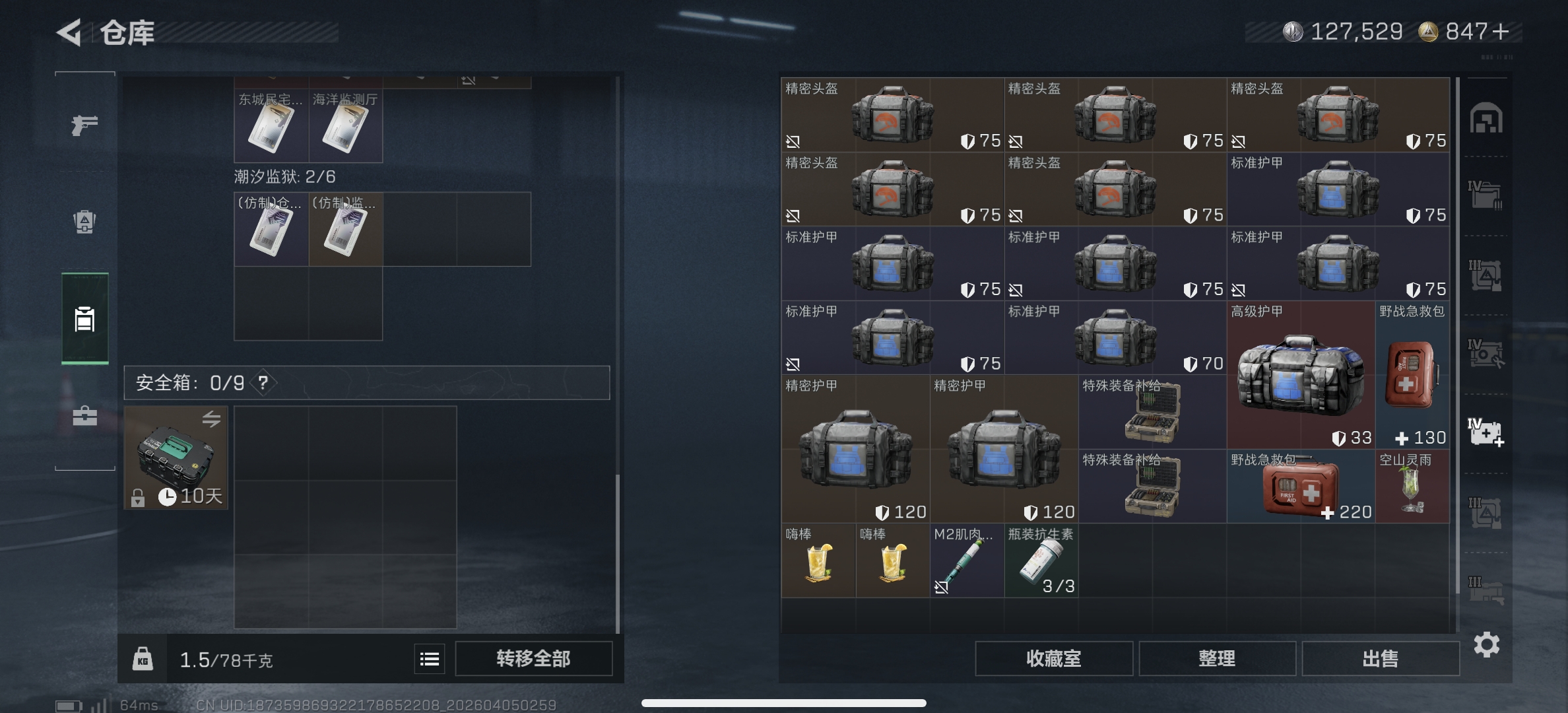Toggle the lock icon on the safe box slot

point(139,496)
